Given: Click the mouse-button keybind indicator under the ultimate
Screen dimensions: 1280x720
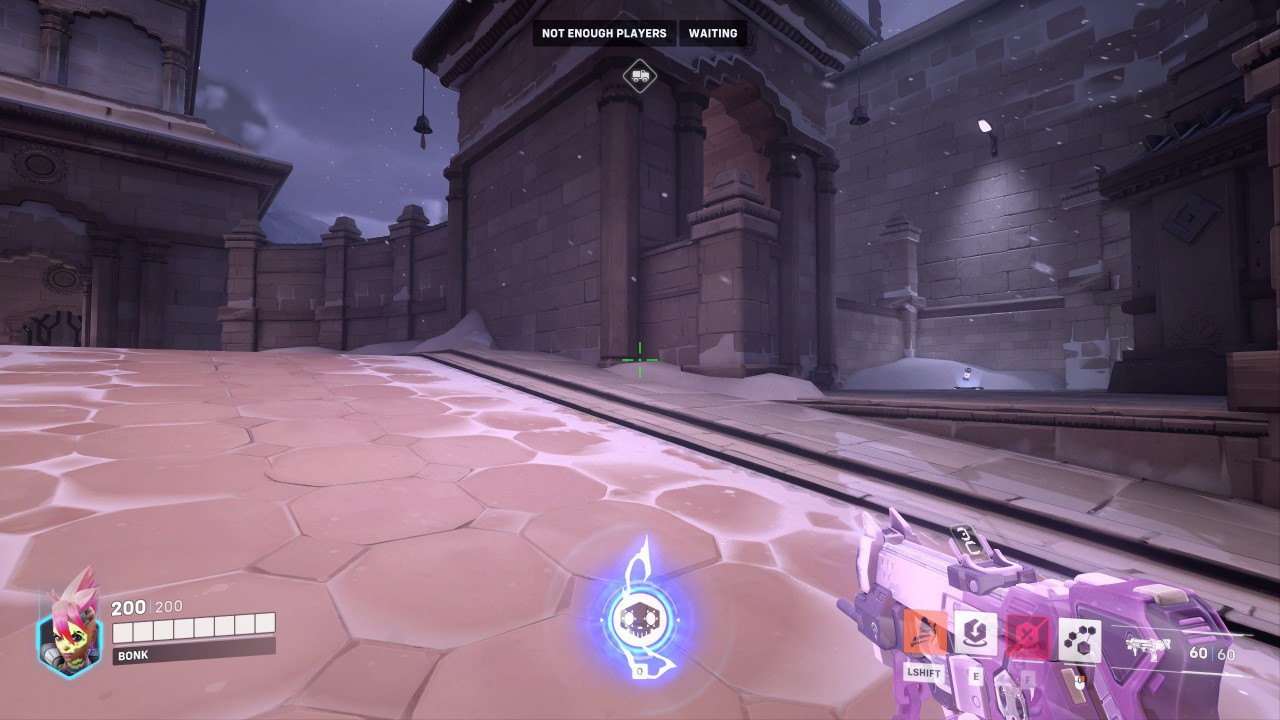Looking at the screenshot, I should pyautogui.click(x=1080, y=682).
